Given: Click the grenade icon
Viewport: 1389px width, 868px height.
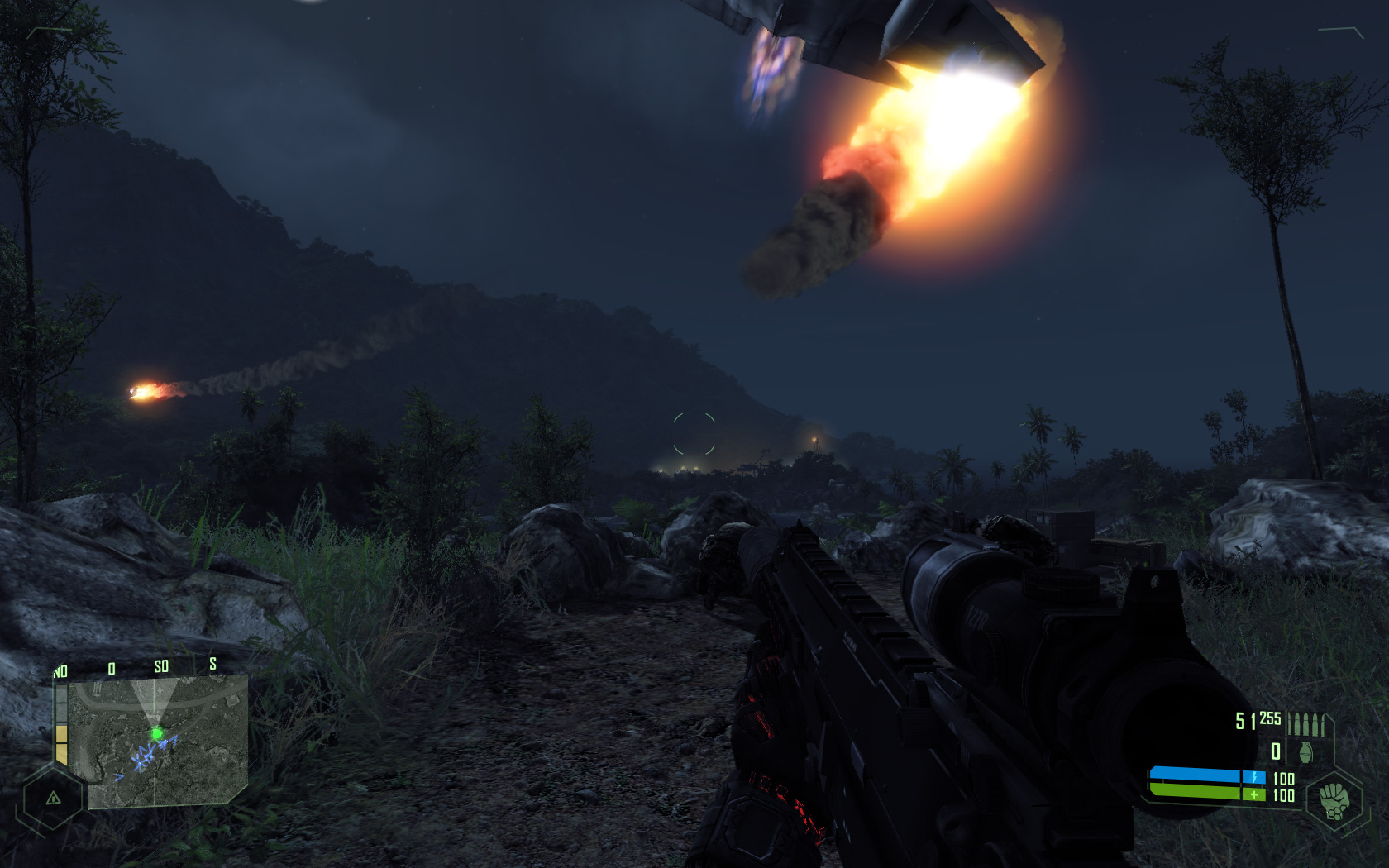Looking at the screenshot, I should (x=1306, y=752).
